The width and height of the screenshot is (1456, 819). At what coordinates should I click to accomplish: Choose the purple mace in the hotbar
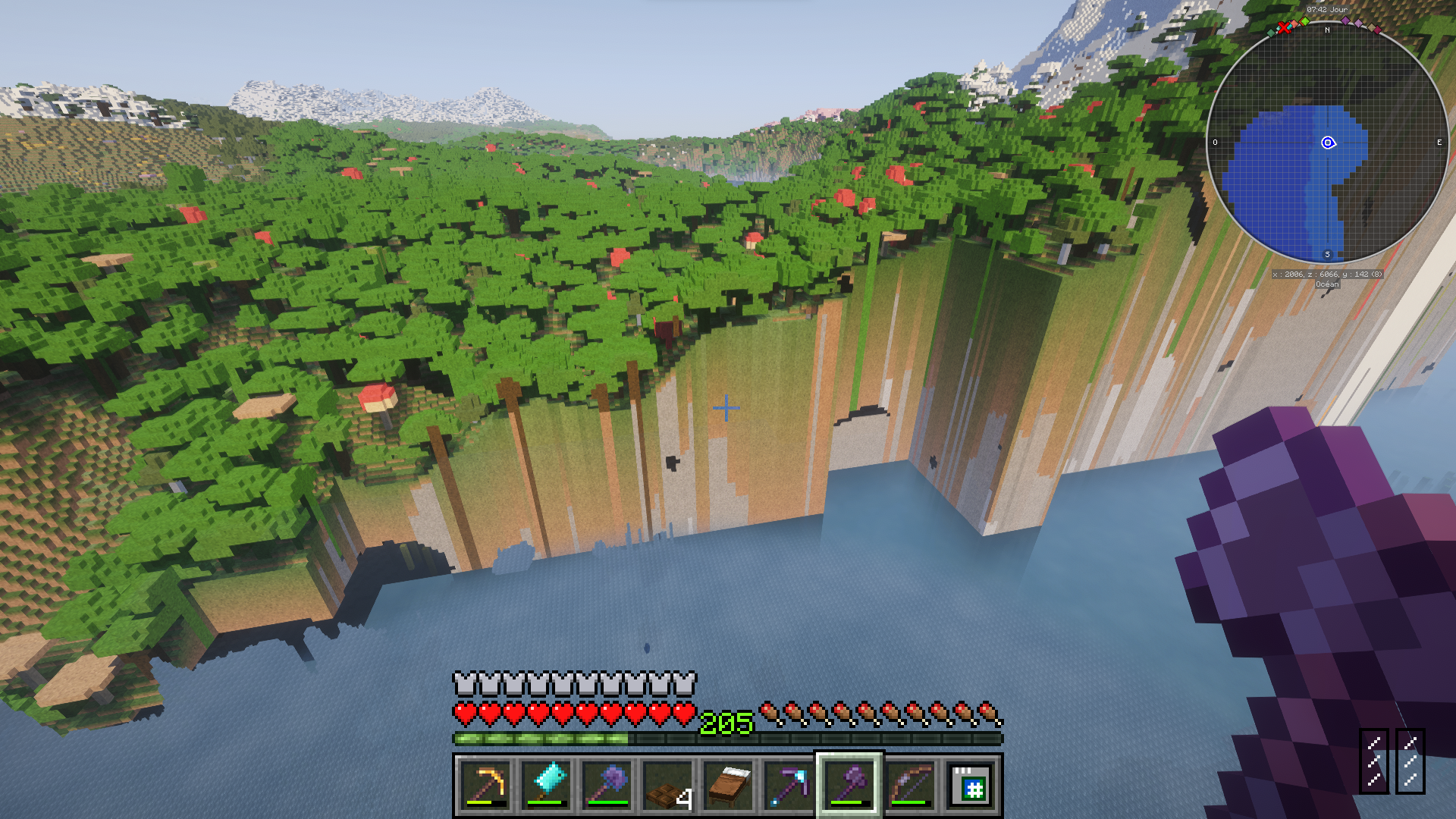coord(607,786)
